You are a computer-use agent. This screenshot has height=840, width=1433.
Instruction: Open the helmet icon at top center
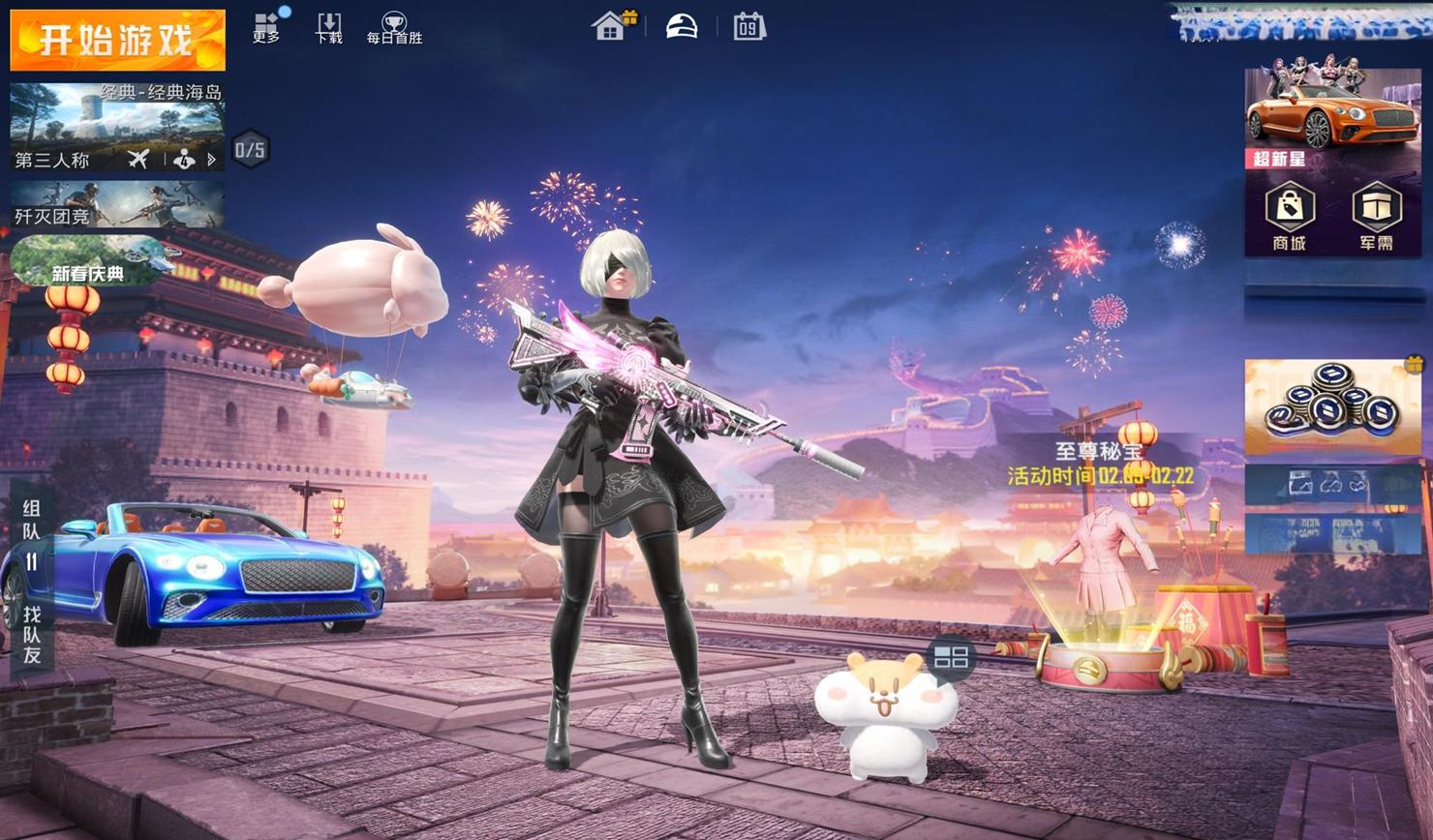coord(682,26)
